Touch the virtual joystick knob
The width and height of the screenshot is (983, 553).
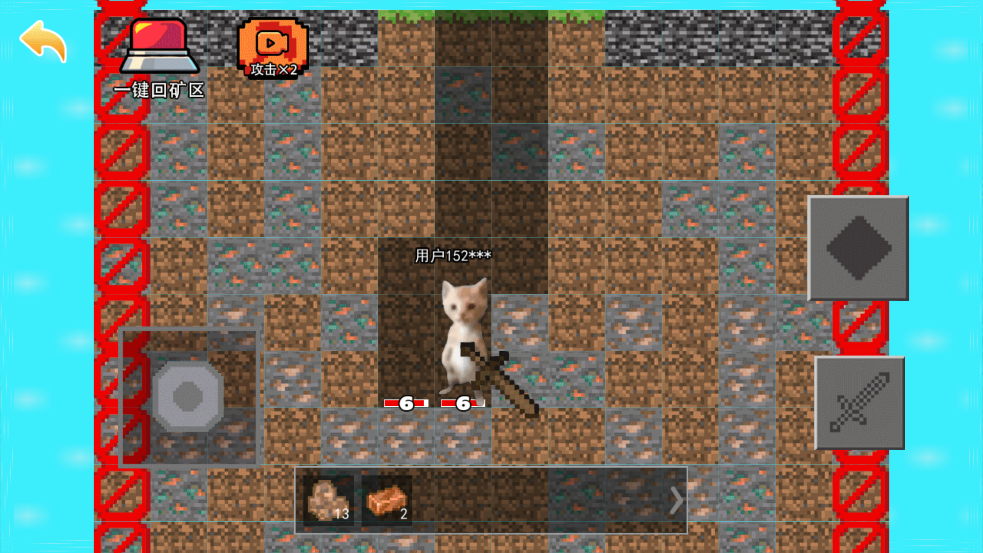[188, 397]
